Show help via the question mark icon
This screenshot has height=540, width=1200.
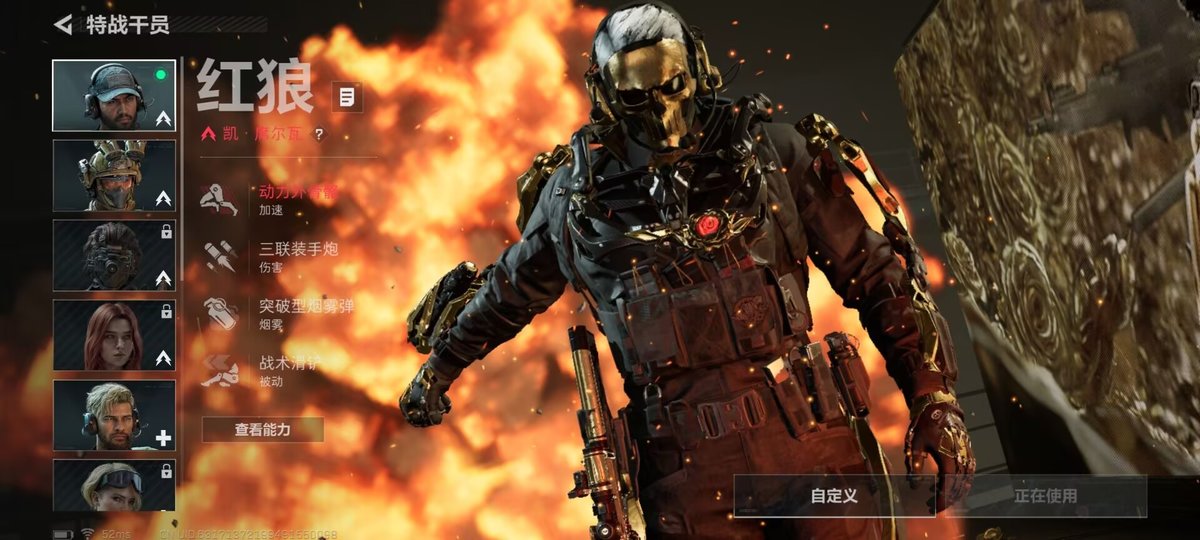(x=319, y=134)
